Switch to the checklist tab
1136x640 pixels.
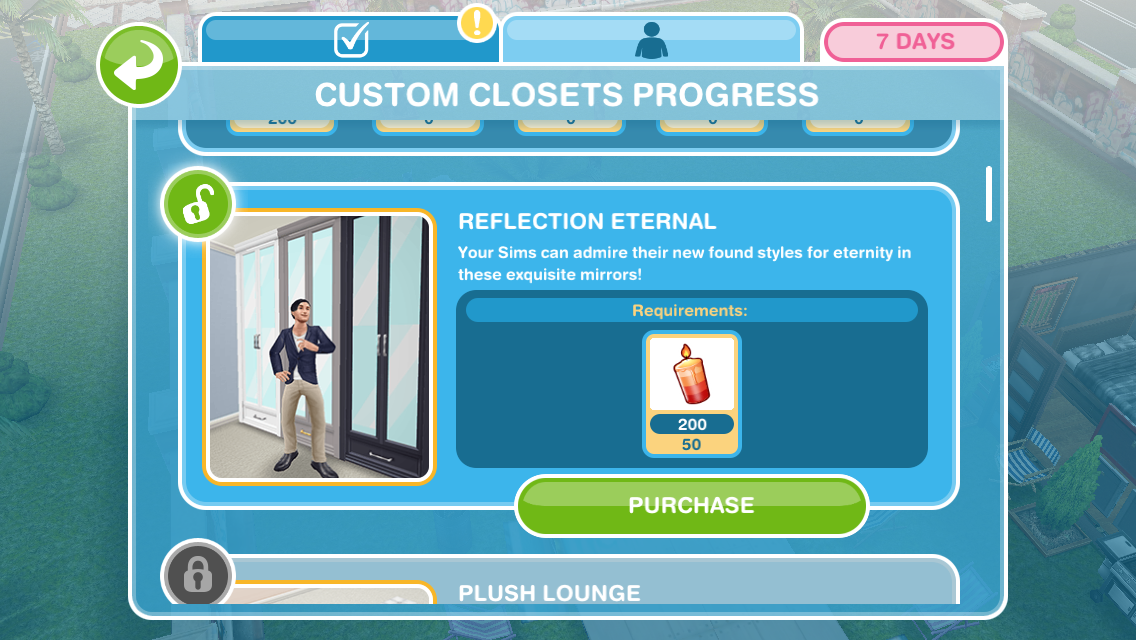click(350, 40)
